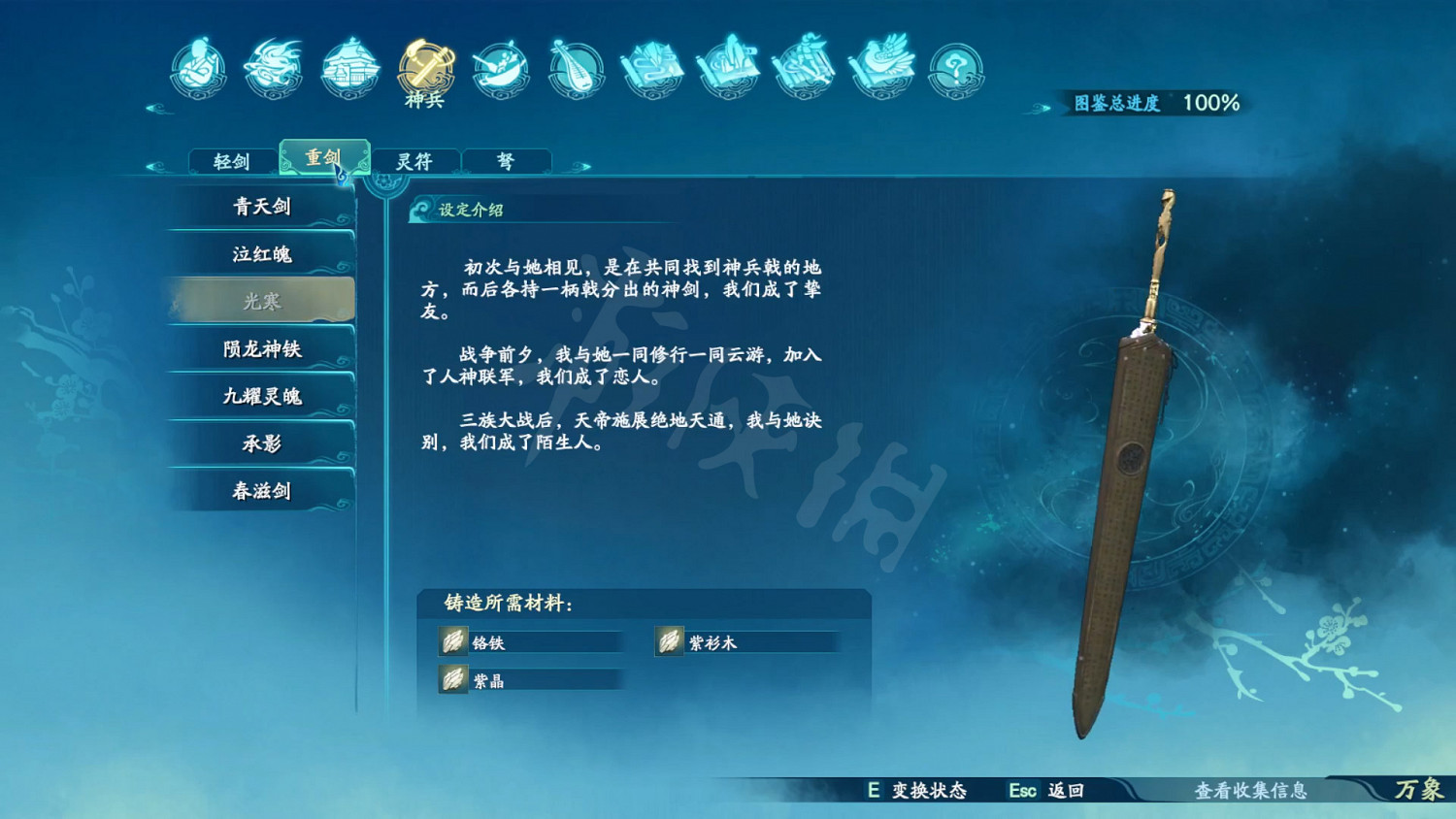This screenshot has height=819, width=1456.
Task: Click the material icon beside 紫晶
Action: (x=452, y=680)
